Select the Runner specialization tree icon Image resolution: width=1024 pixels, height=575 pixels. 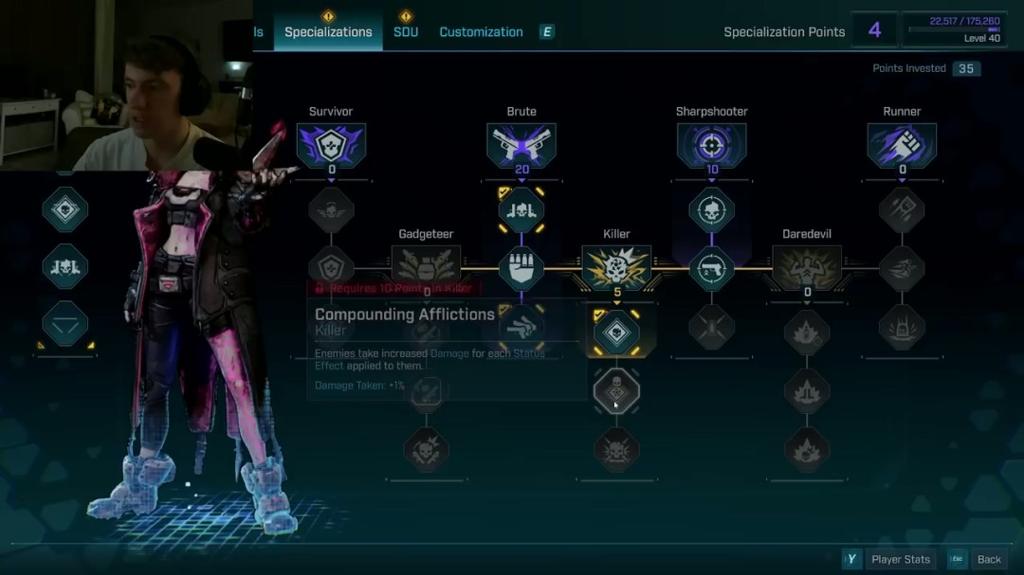click(x=901, y=146)
